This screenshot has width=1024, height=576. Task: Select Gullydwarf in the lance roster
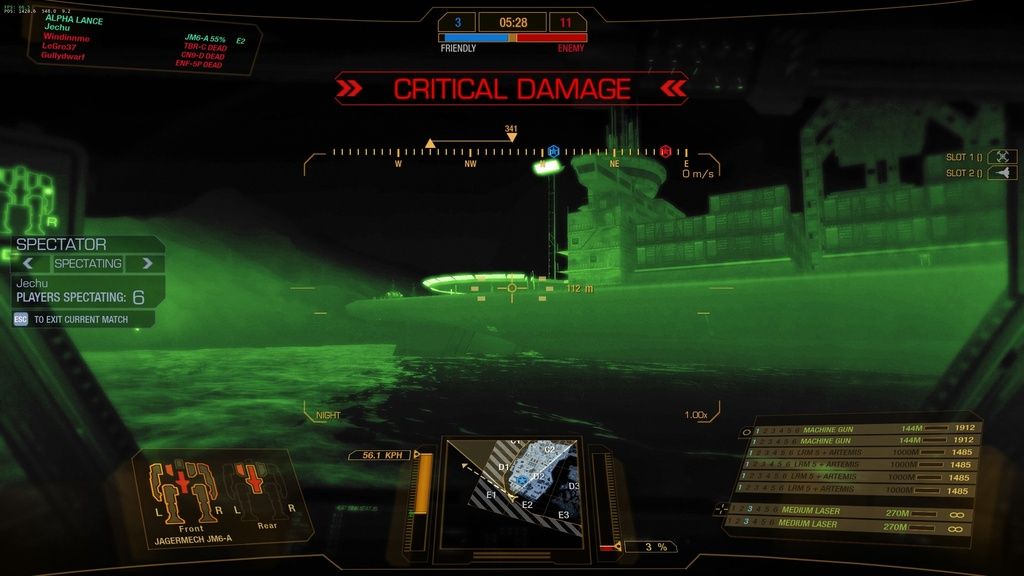coord(64,56)
